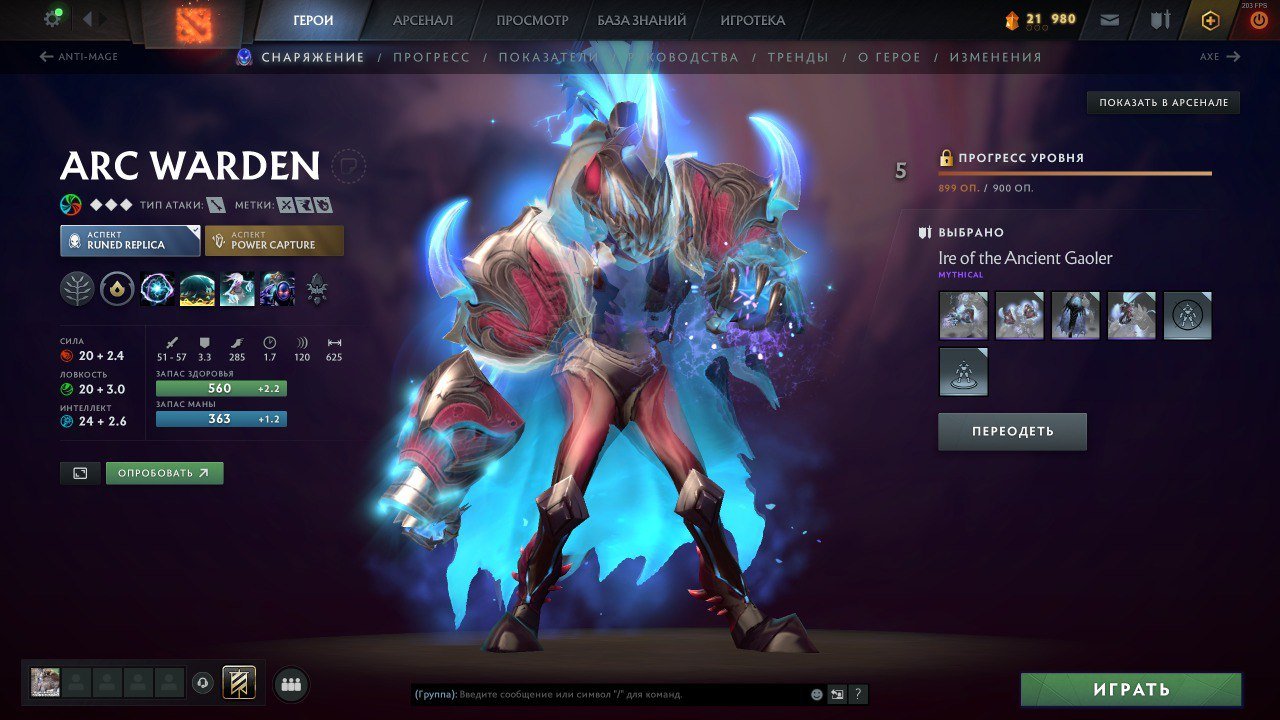
Task: Select the Spark Wraith ability icon
Action: click(235, 289)
